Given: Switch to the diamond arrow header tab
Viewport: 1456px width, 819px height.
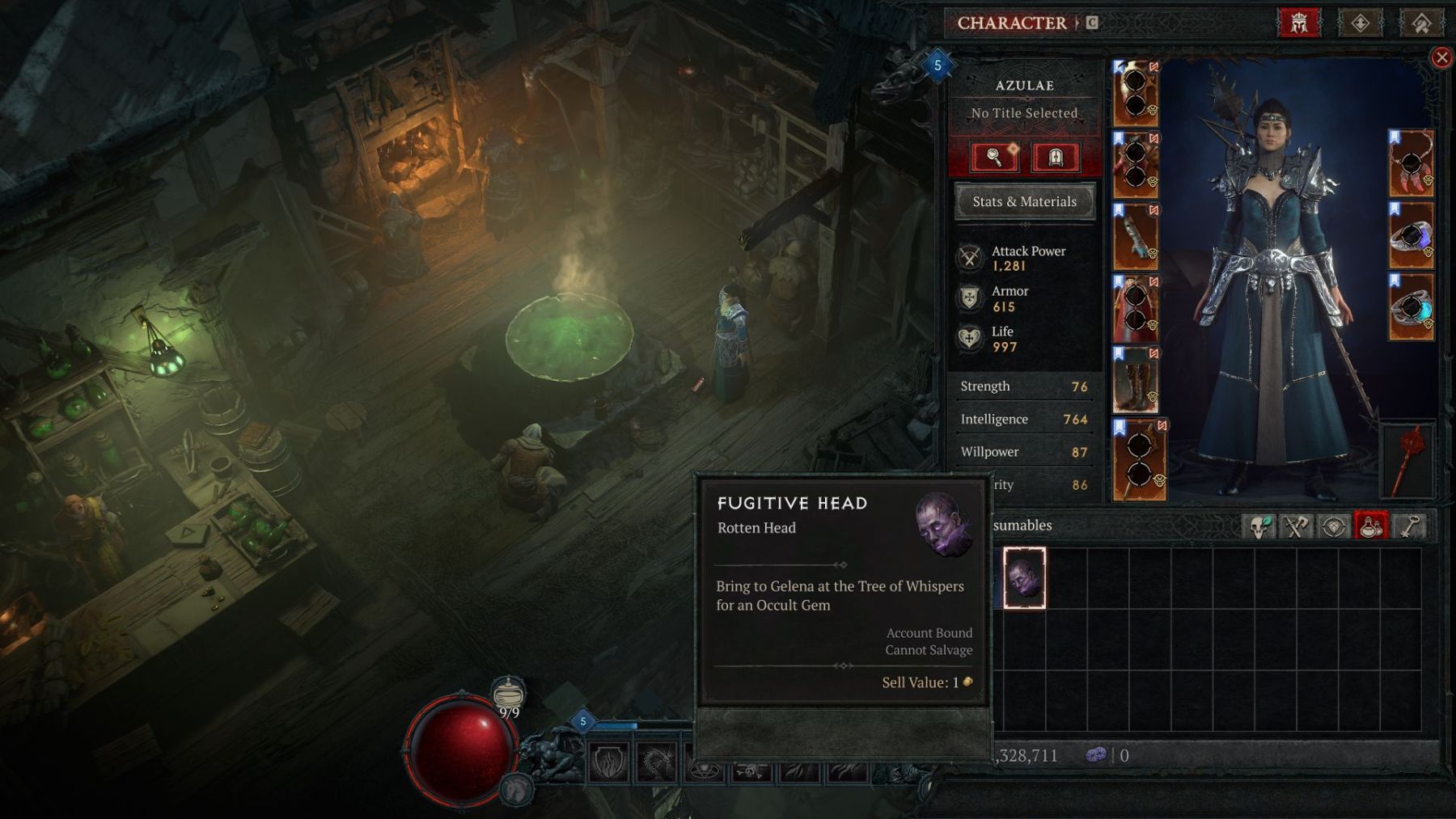Looking at the screenshot, I should [1360, 23].
